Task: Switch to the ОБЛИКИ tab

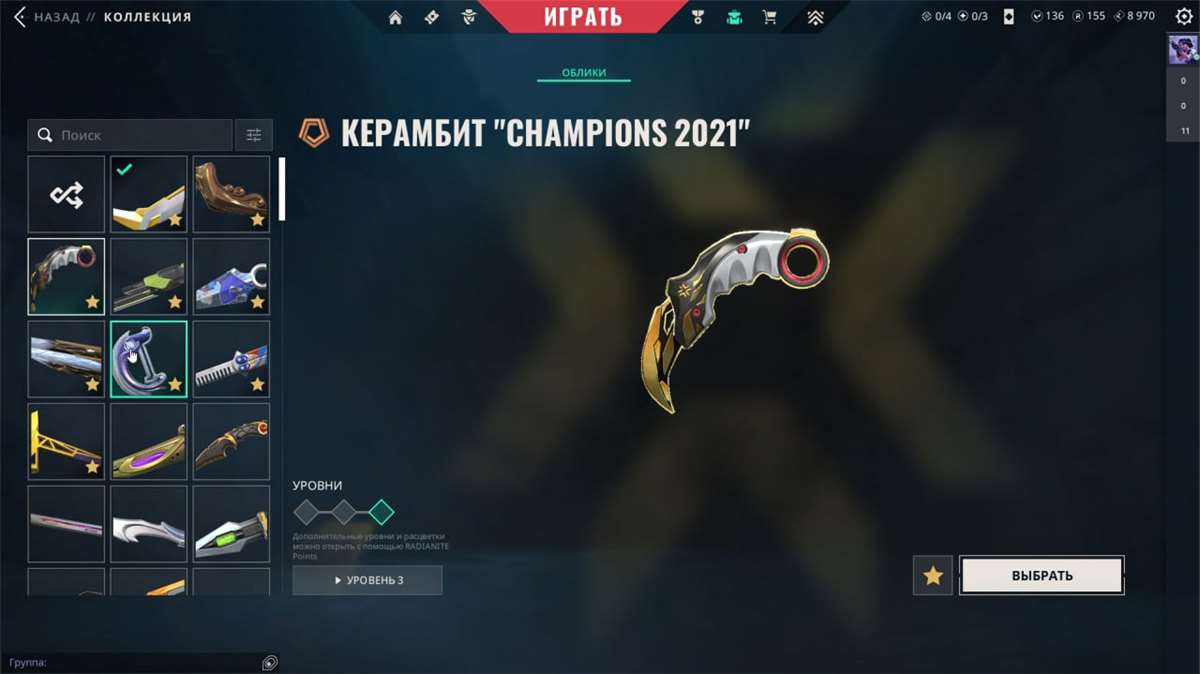Action: 583,73
